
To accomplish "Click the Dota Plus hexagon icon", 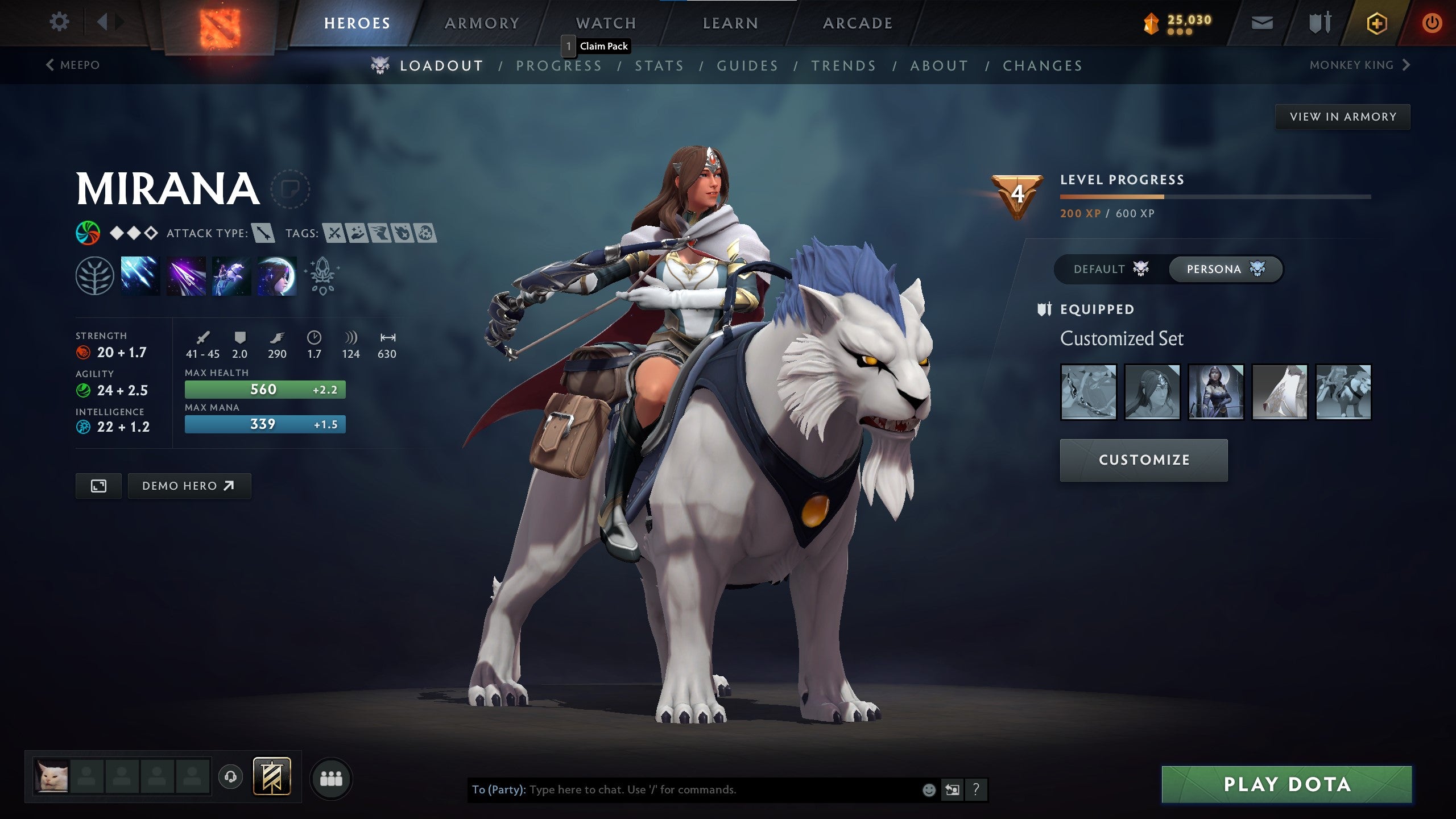I will click(x=1378, y=24).
